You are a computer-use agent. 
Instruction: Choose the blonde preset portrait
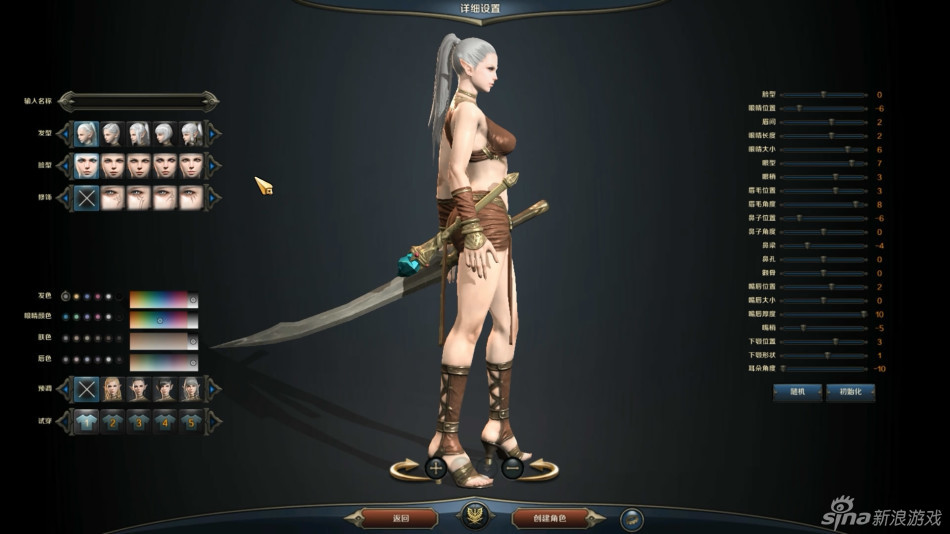point(112,389)
